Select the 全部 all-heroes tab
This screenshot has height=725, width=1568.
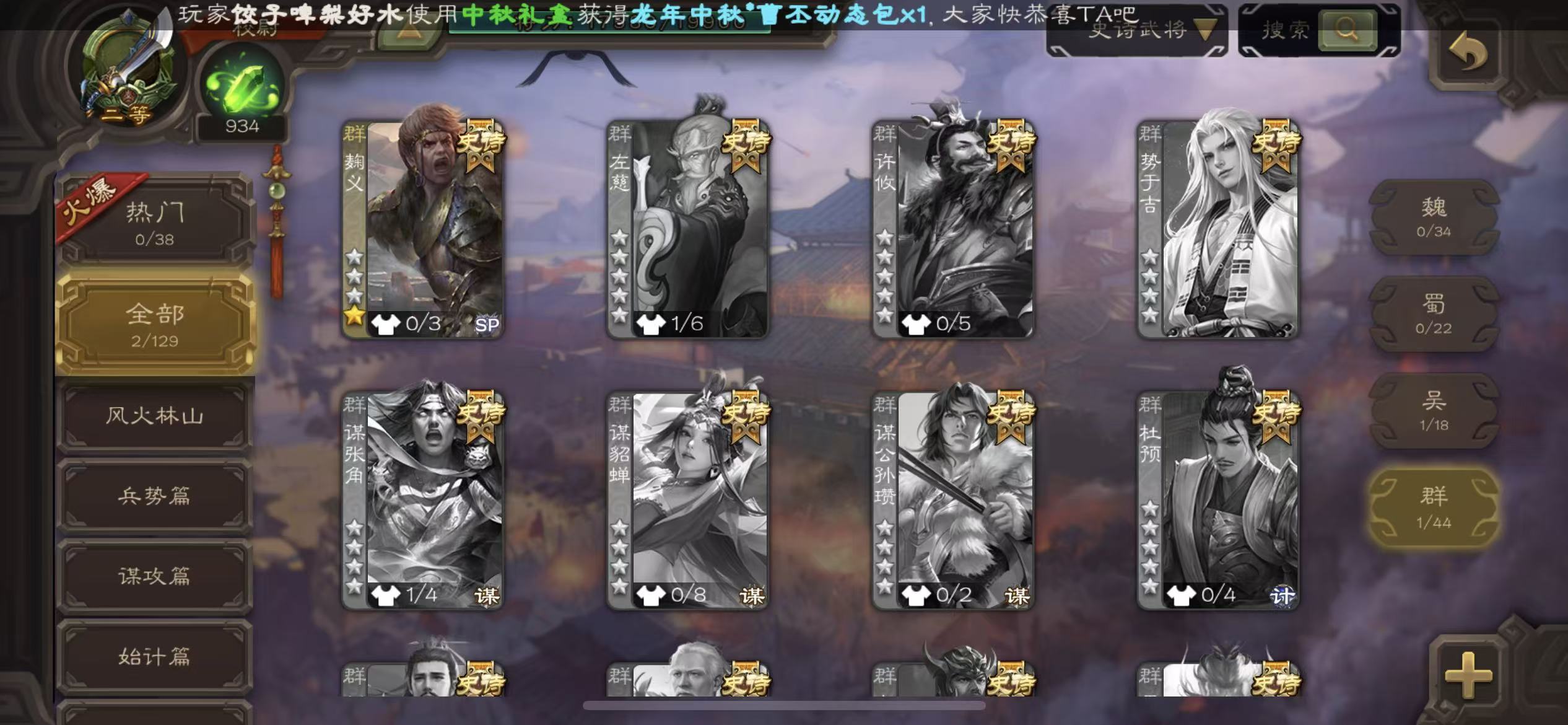tap(155, 323)
